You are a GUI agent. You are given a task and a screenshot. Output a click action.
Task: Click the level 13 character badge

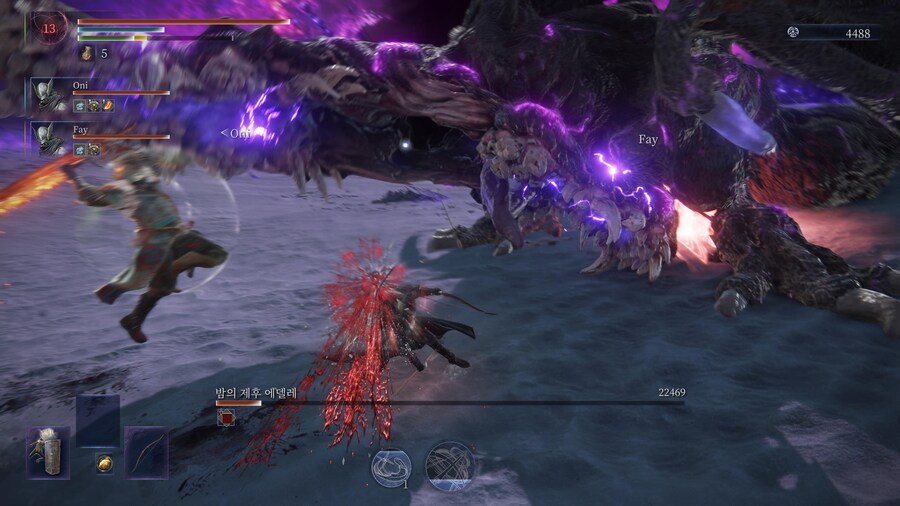click(x=50, y=28)
